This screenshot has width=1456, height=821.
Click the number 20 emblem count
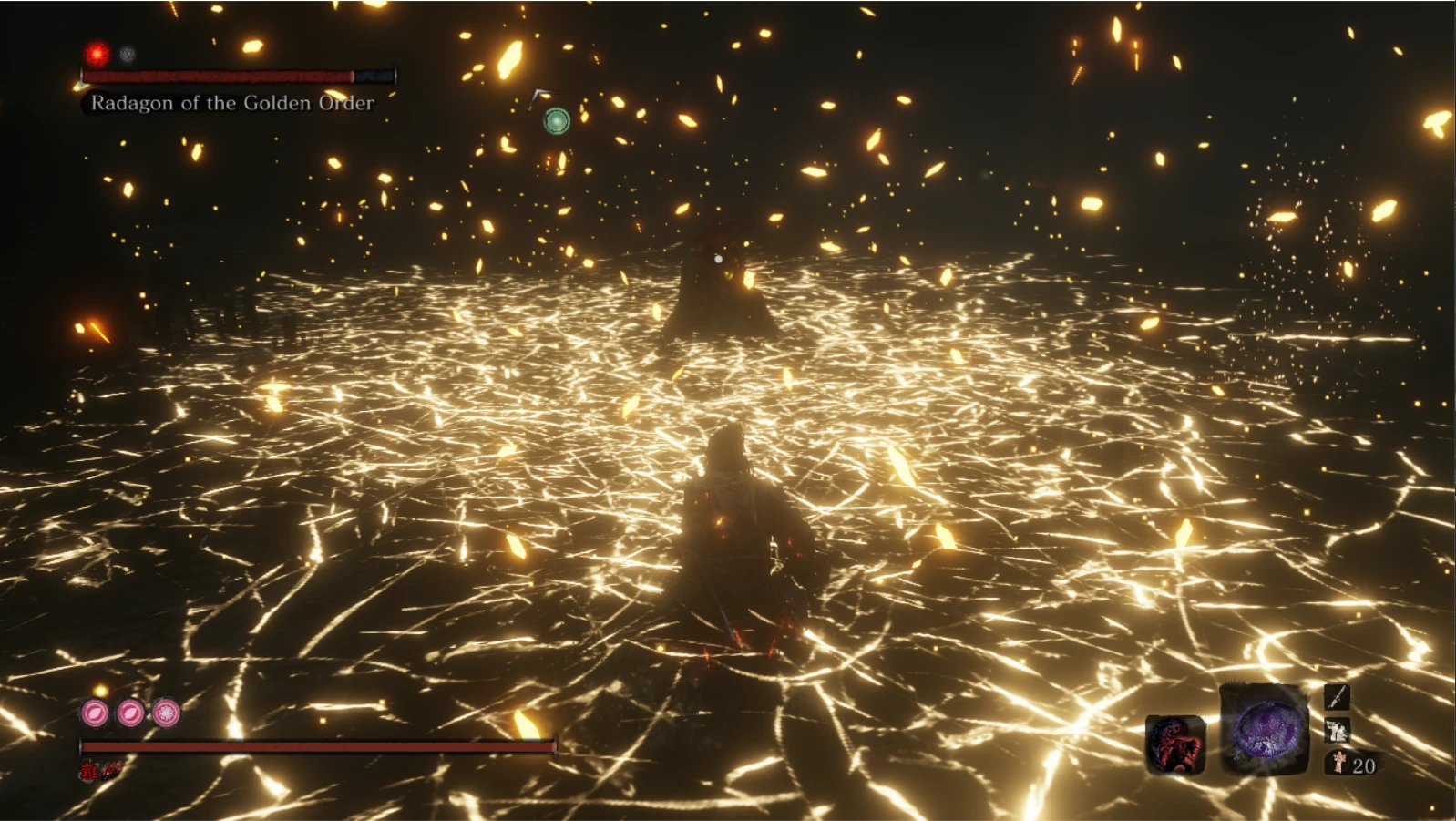(x=1363, y=765)
